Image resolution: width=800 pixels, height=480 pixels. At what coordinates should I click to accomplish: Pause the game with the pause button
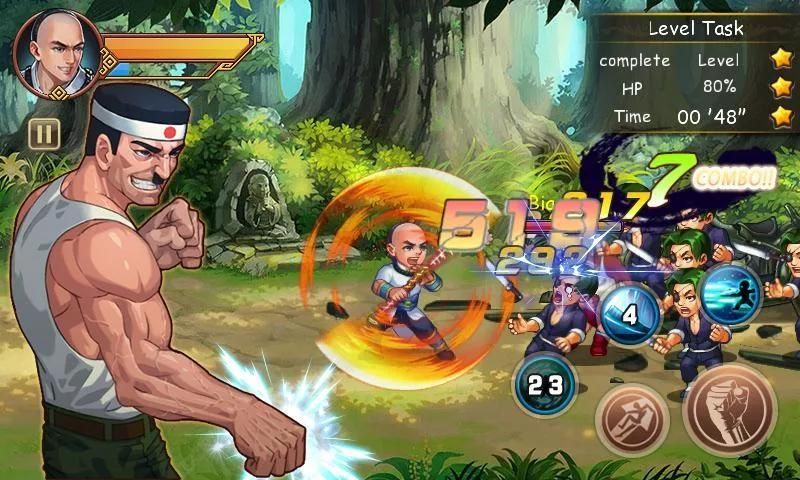[44, 132]
